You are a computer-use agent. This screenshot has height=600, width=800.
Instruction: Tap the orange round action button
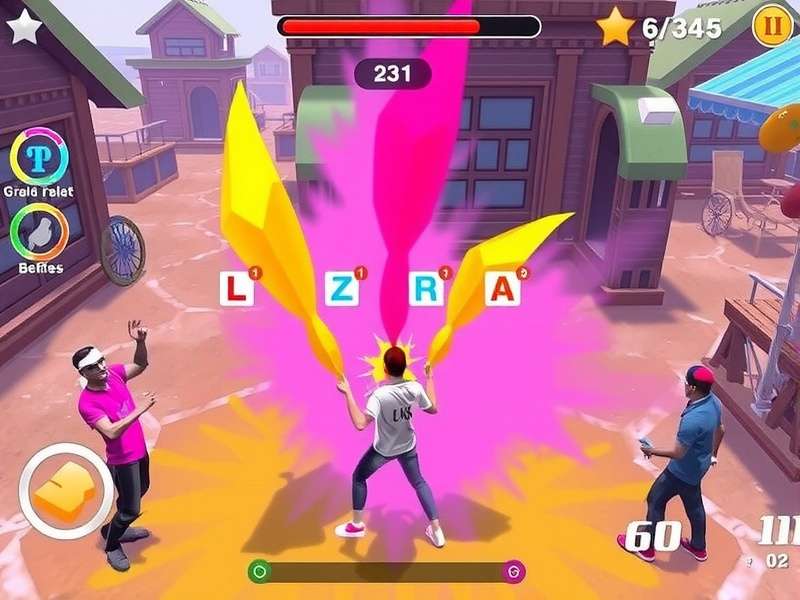(65, 491)
